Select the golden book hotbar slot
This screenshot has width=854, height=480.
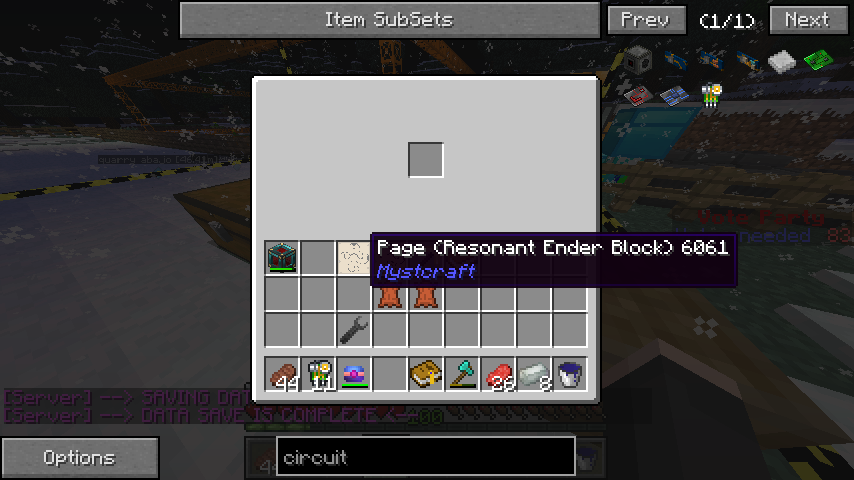tap(425, 374)
